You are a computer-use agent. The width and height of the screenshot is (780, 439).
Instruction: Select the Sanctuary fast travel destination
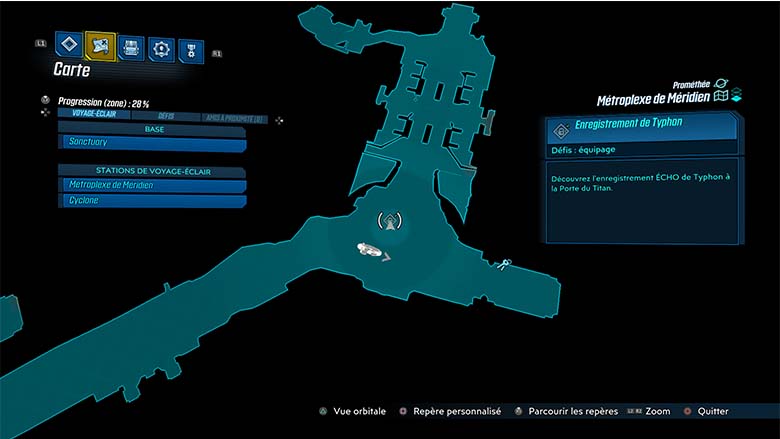[152, 144]
